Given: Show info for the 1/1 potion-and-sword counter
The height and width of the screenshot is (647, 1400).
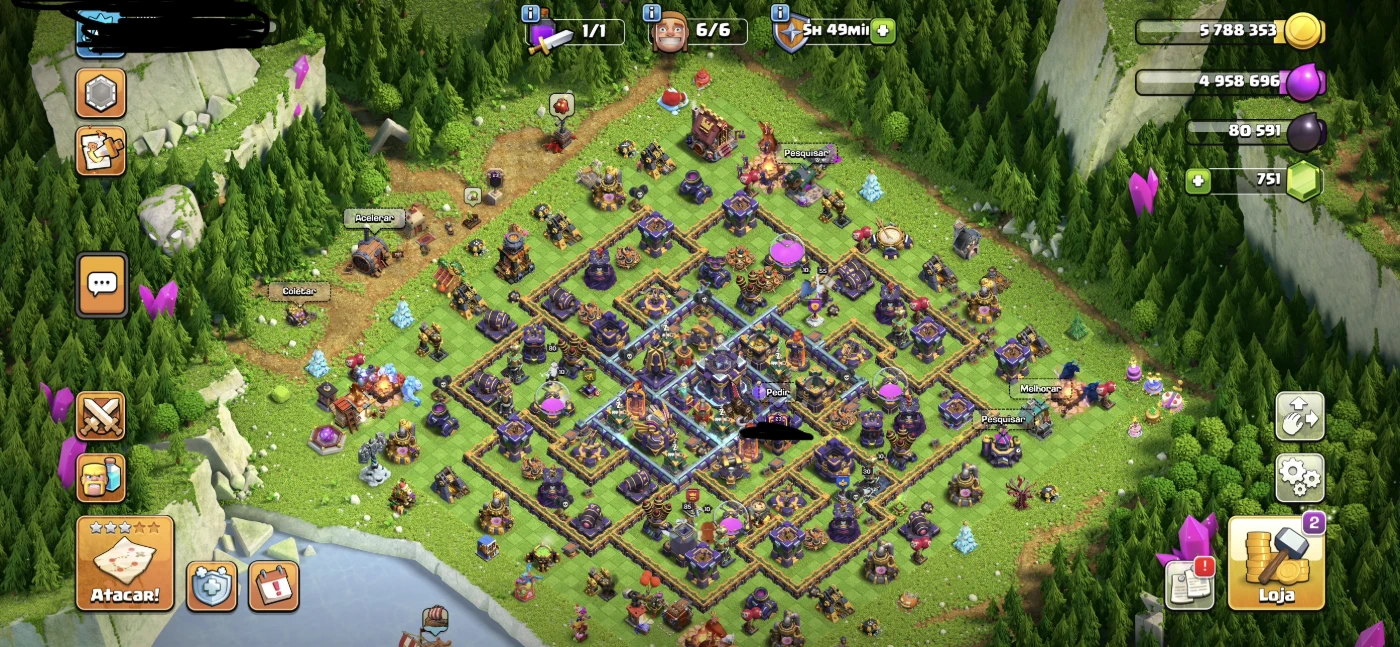Looking at the screenshot, I should click(531, 13).
